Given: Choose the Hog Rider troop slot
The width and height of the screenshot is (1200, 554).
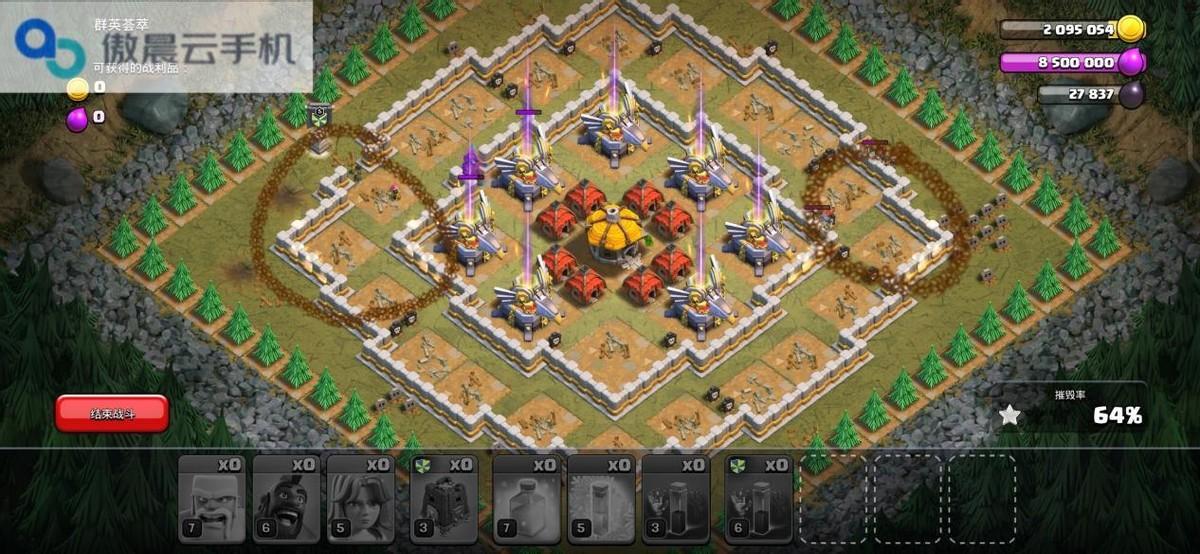Looking at the screenshot, I should 285,499.
